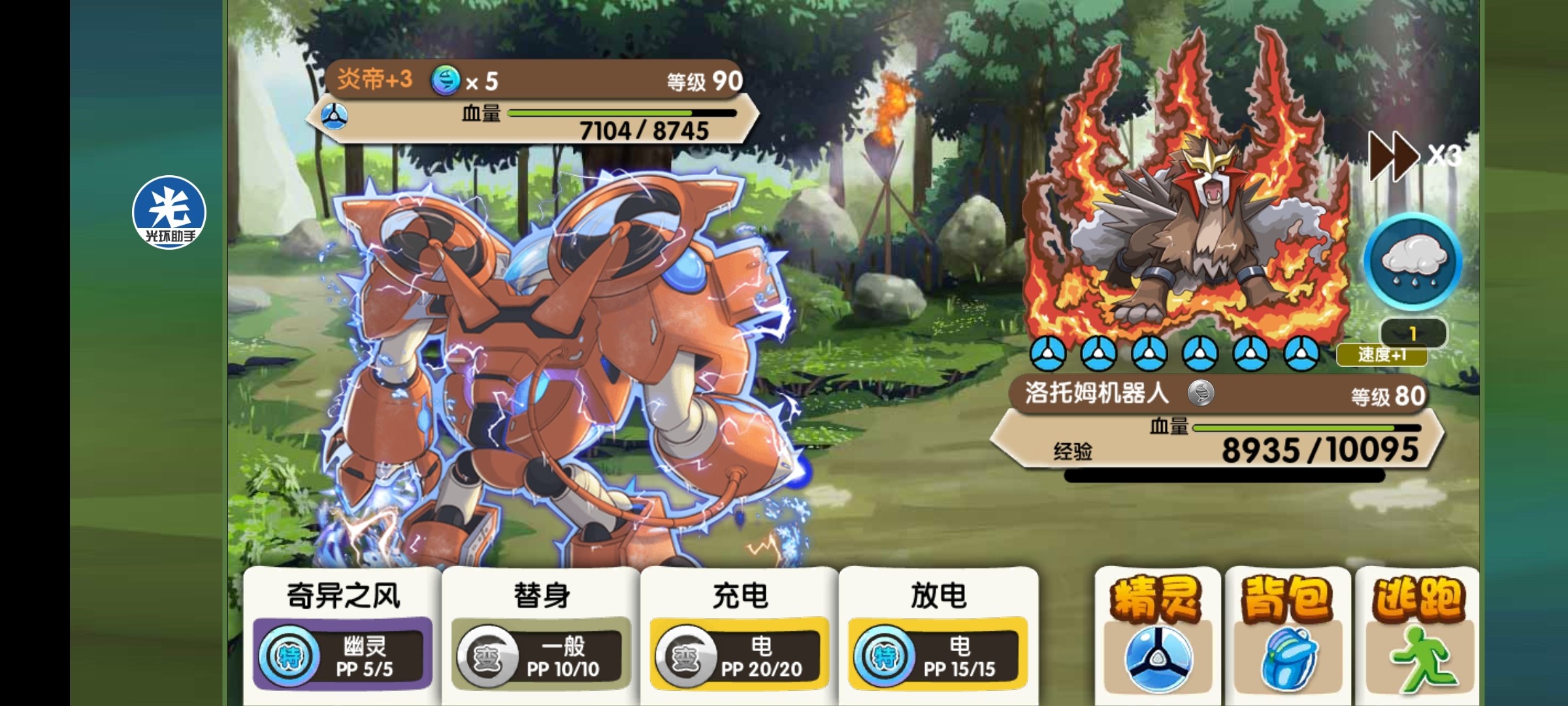Tap the enemy's blue buff icon

(x=446, y=82)
